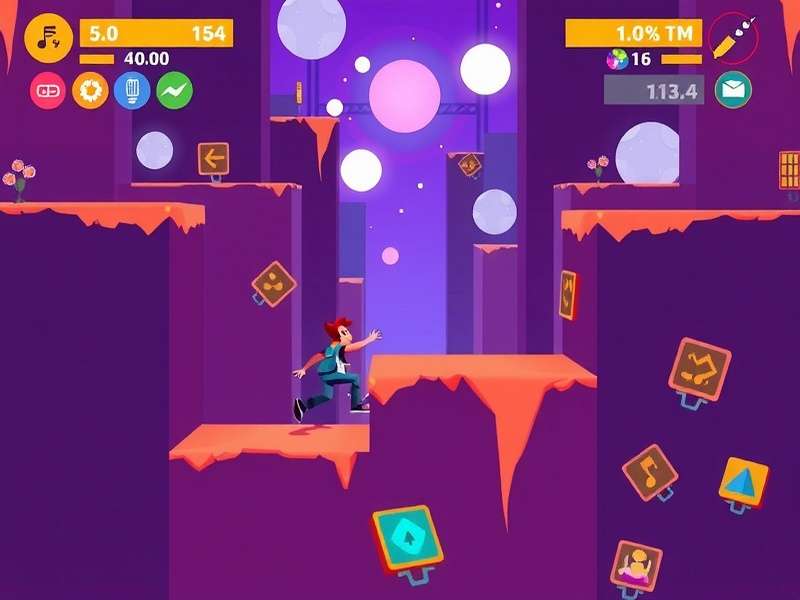Select the pink cassette icon
The width and height of the screenshot is (800, 600).
[47, 91]
